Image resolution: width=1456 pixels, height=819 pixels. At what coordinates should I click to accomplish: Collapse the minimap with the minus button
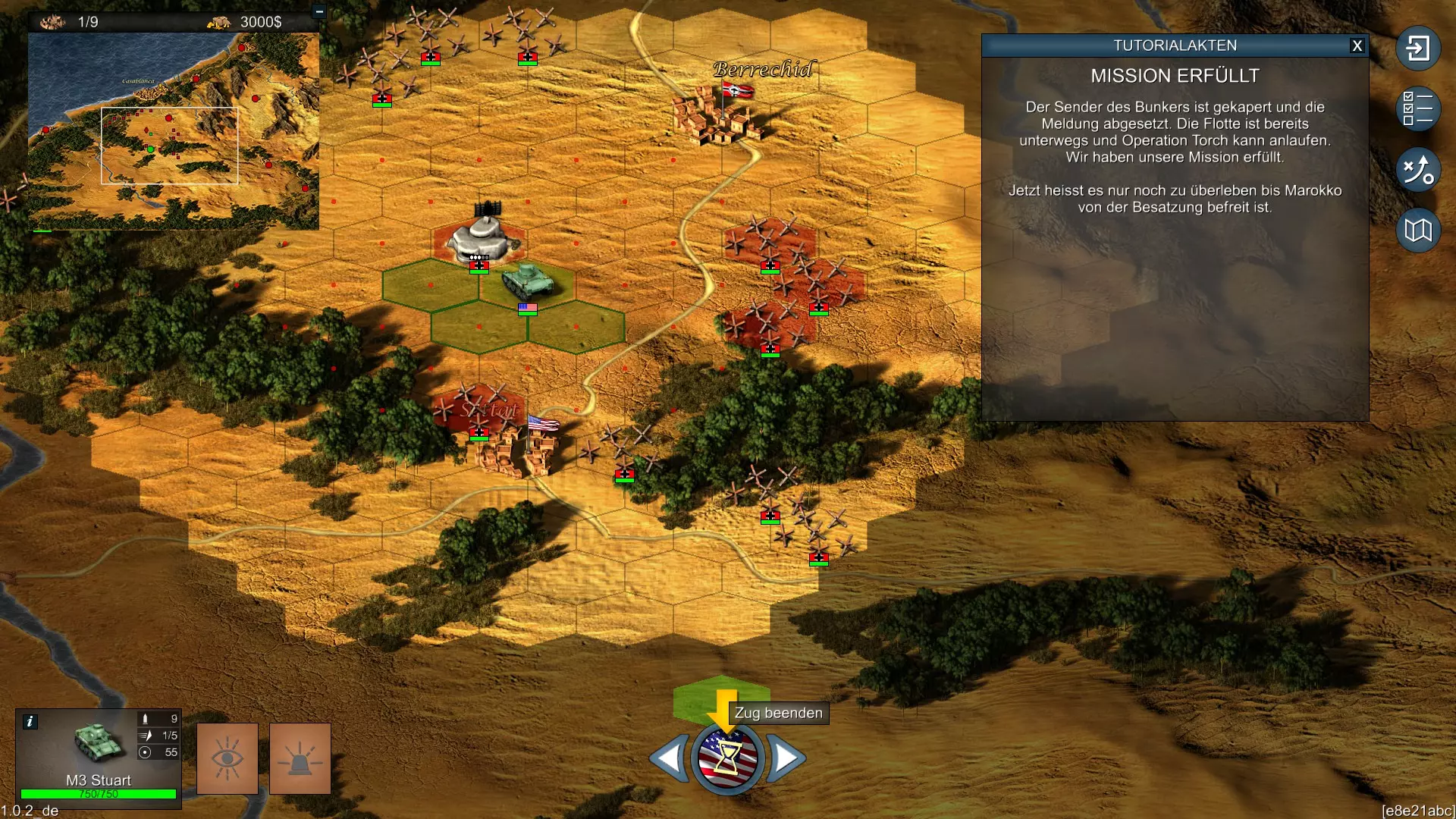point(319,12)
